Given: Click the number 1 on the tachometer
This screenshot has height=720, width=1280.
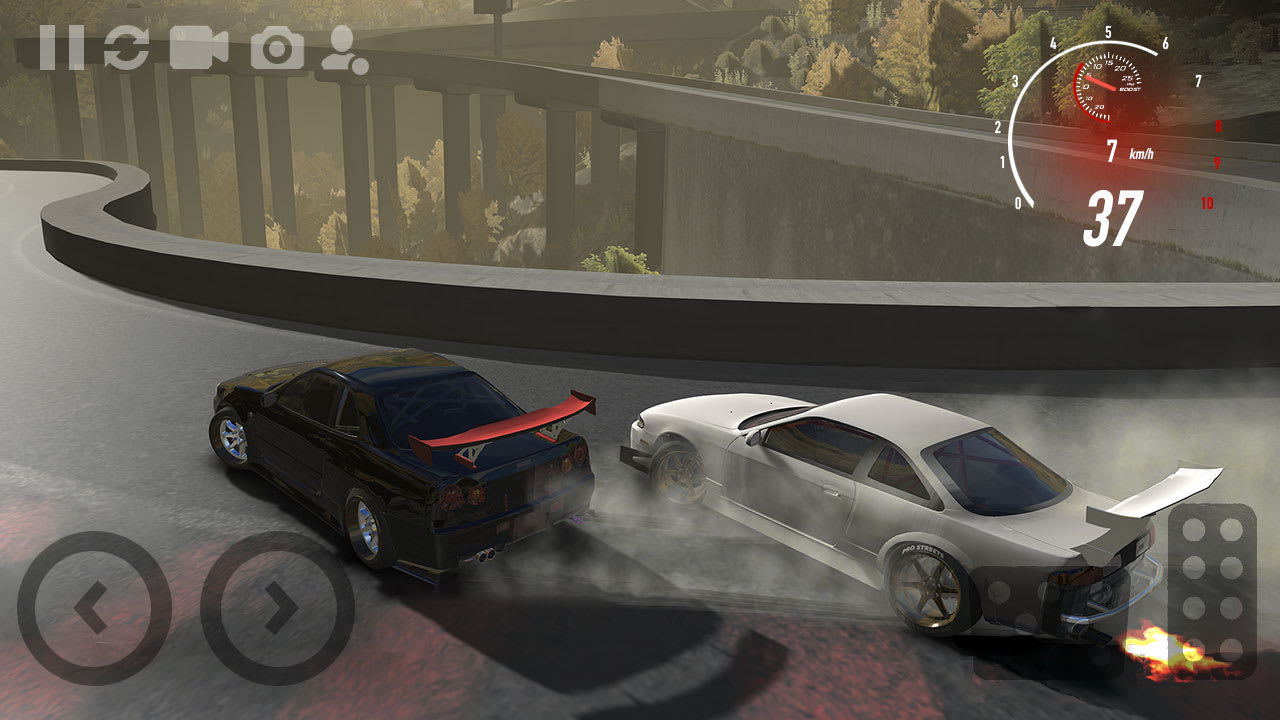Looking at the screenshot, I should tap(1003, 160).
